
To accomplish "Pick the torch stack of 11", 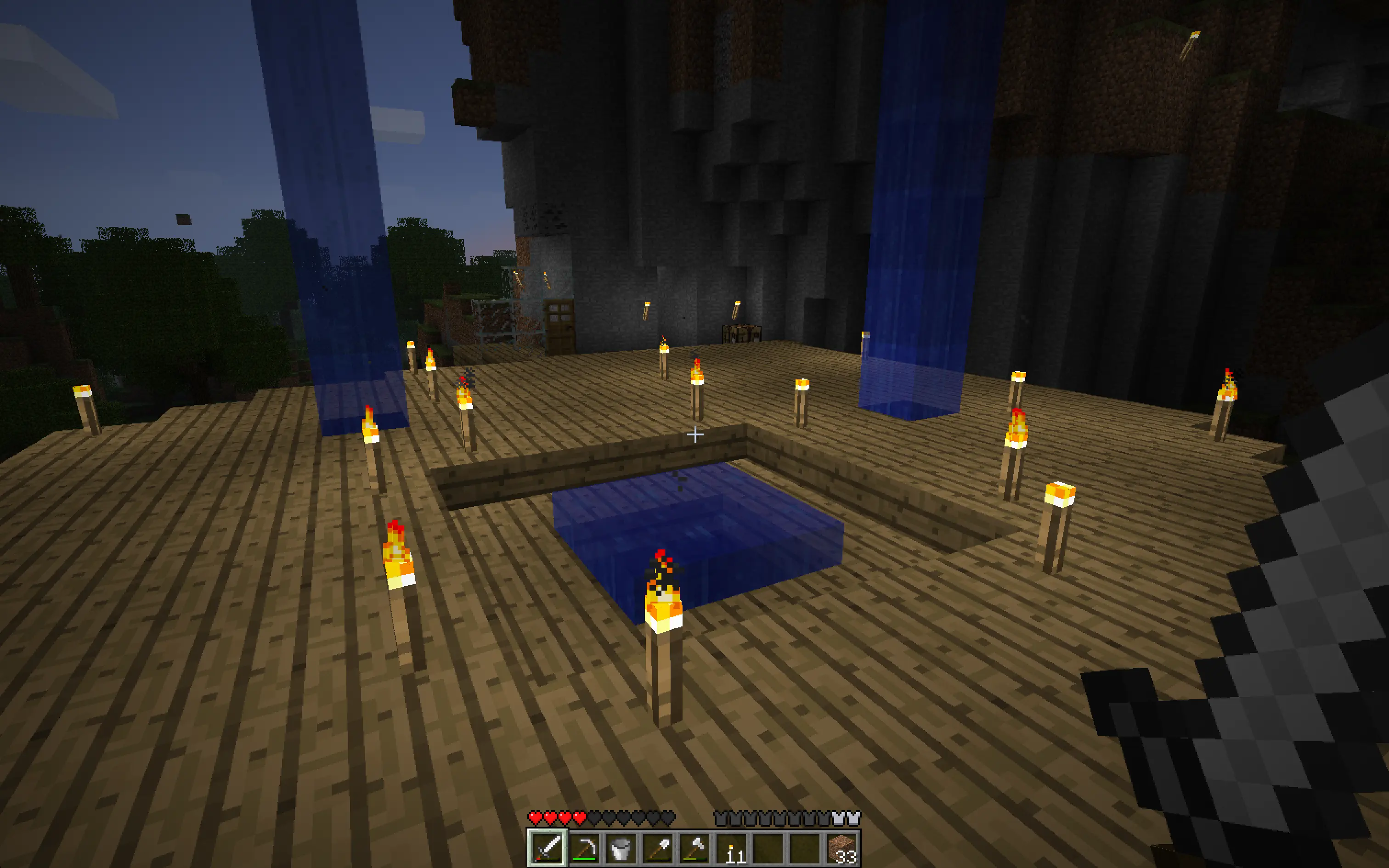I will click(732, 847).
